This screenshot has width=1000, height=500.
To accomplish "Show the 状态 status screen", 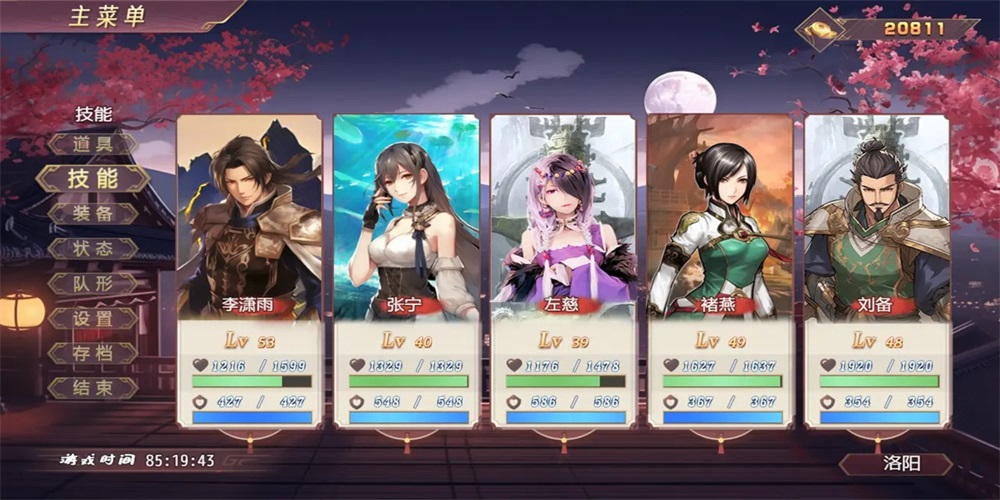I will point(93,249).
